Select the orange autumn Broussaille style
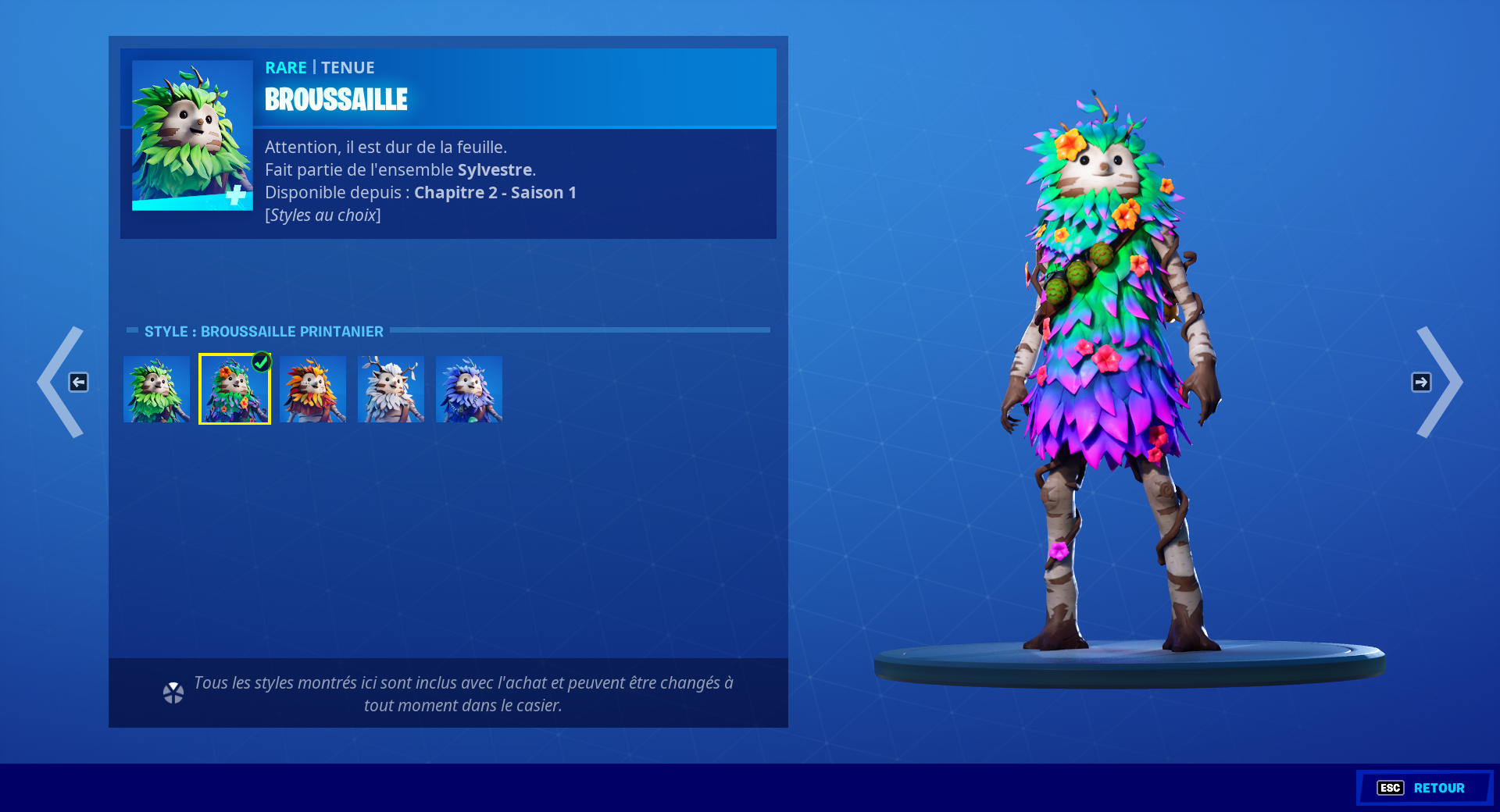The height and width of the screenshot is (812, 1500). (312, 388)
